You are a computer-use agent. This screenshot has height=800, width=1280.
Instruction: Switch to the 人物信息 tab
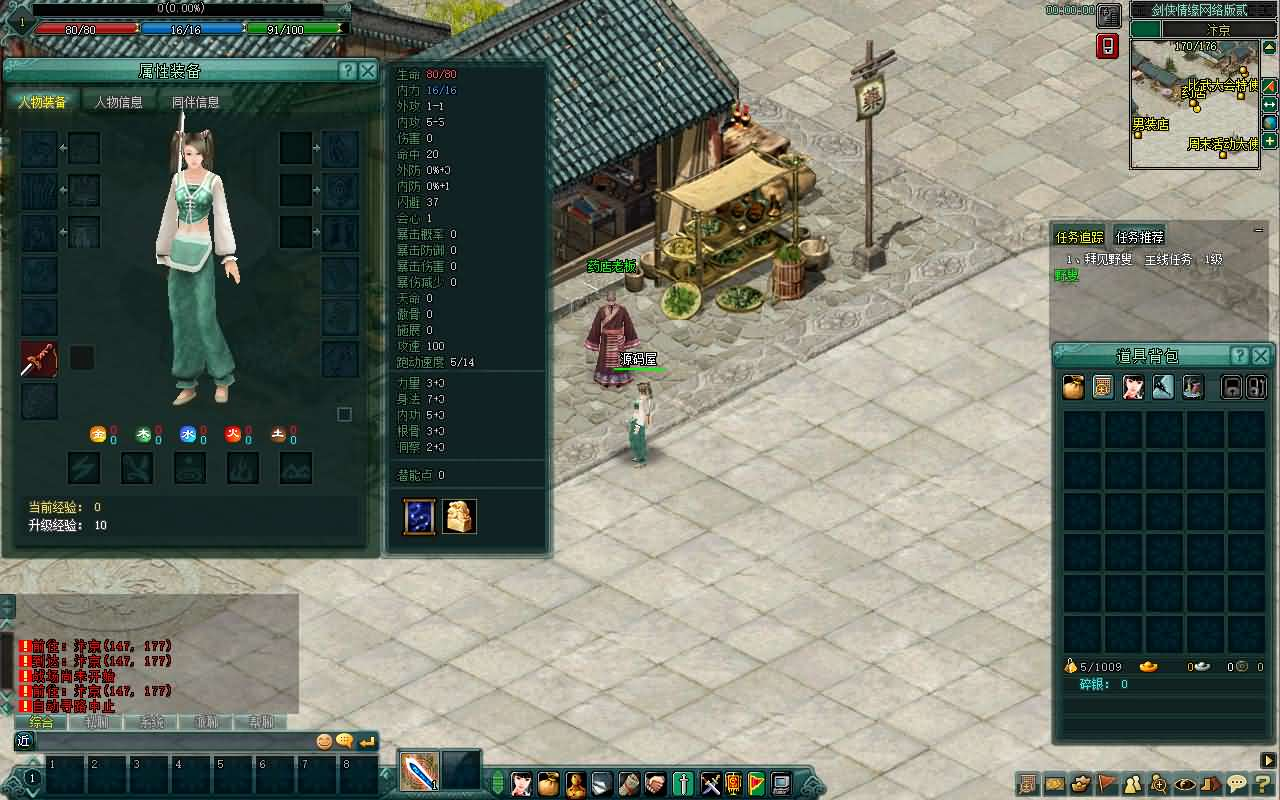pos(118,102)
